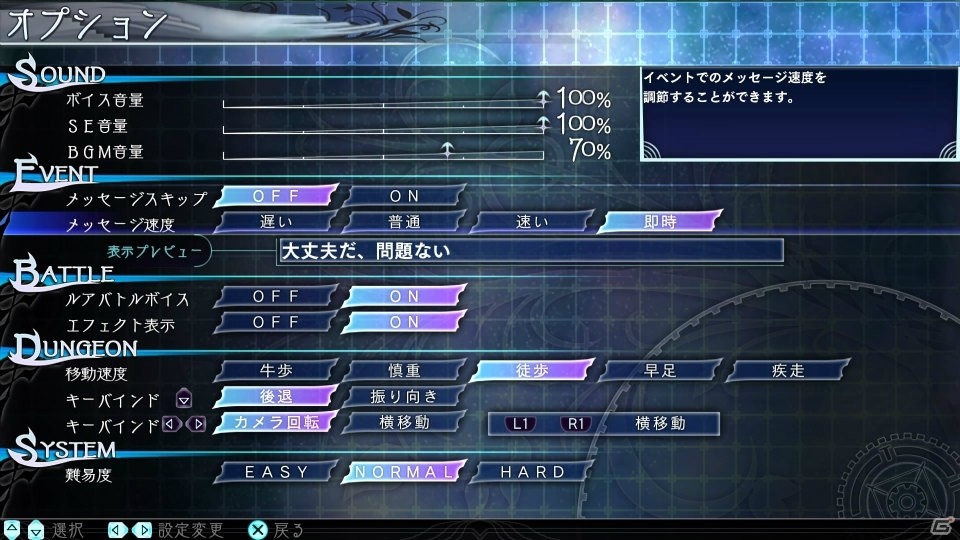Select 普通 message speed
The image size is (960, 540).
(x=405, y=222)
